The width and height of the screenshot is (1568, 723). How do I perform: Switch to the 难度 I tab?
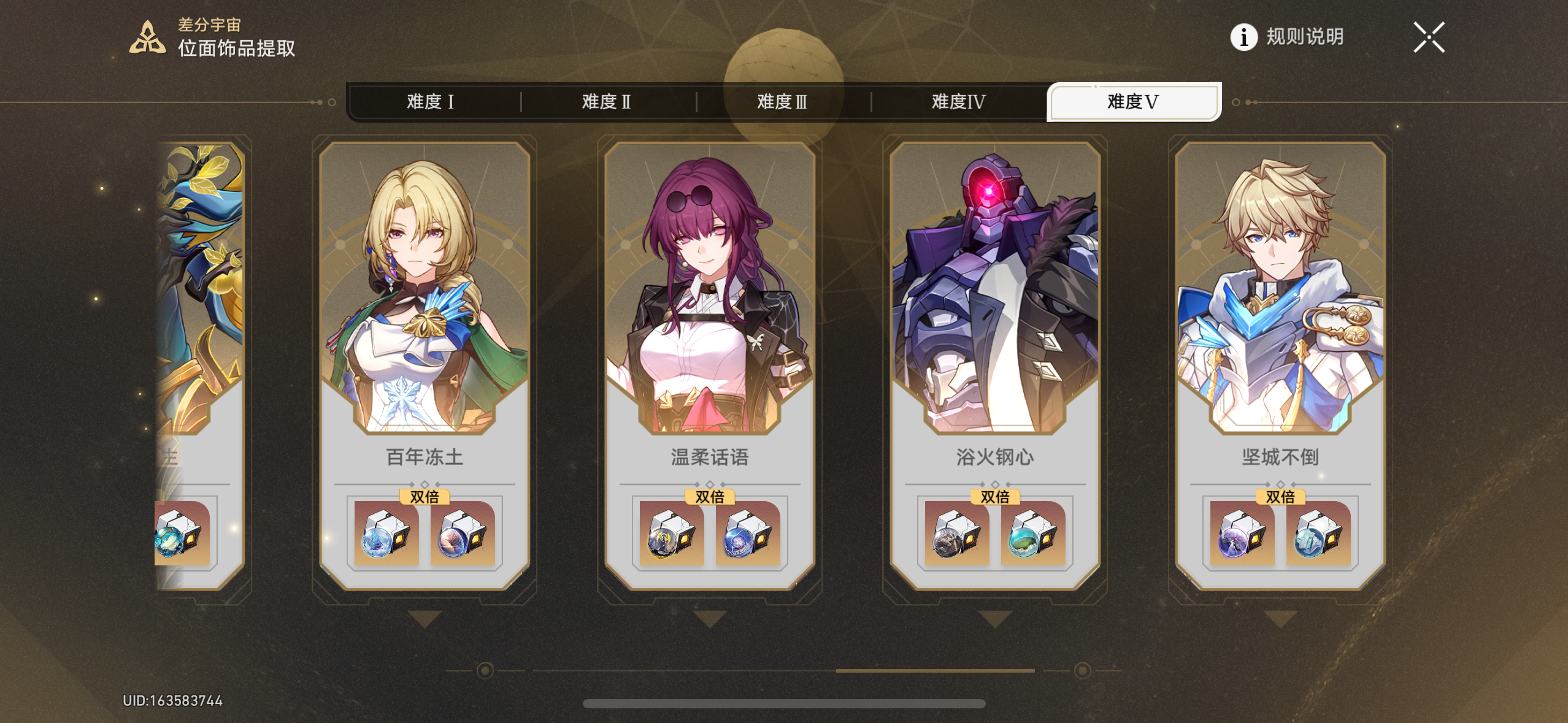pos(432,101)
